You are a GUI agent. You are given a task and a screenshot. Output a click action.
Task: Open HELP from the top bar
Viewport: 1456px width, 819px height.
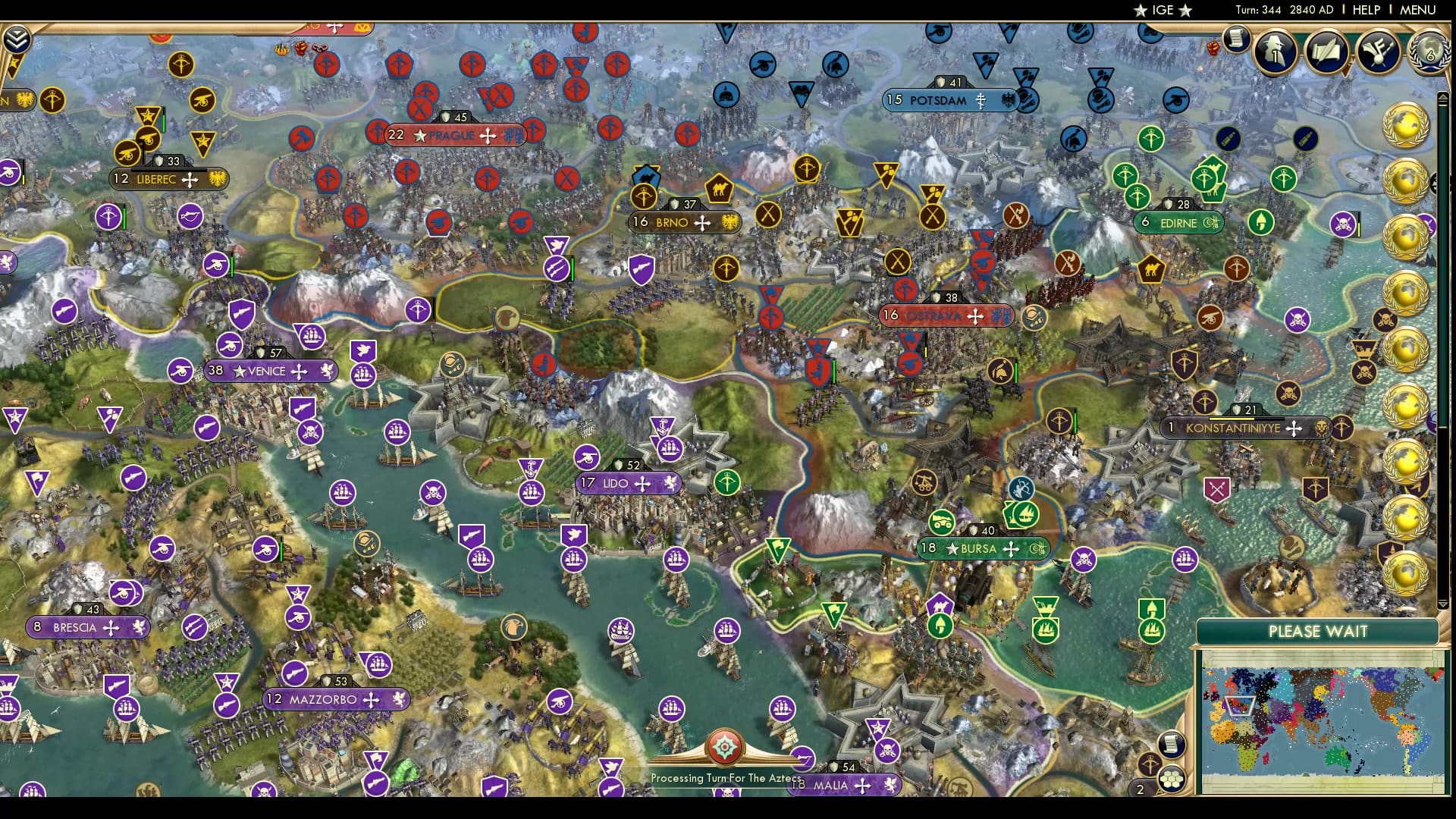tap(1365, 11)
